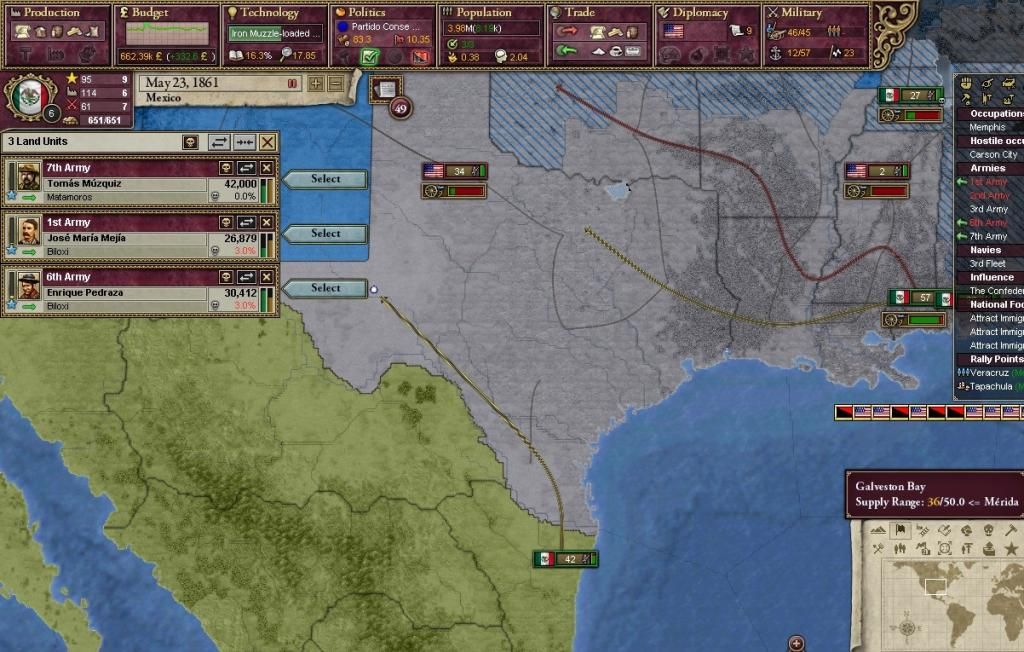Deselect the 7th Army with its X button
The image size is (1024, 652).
pos(267,168)
